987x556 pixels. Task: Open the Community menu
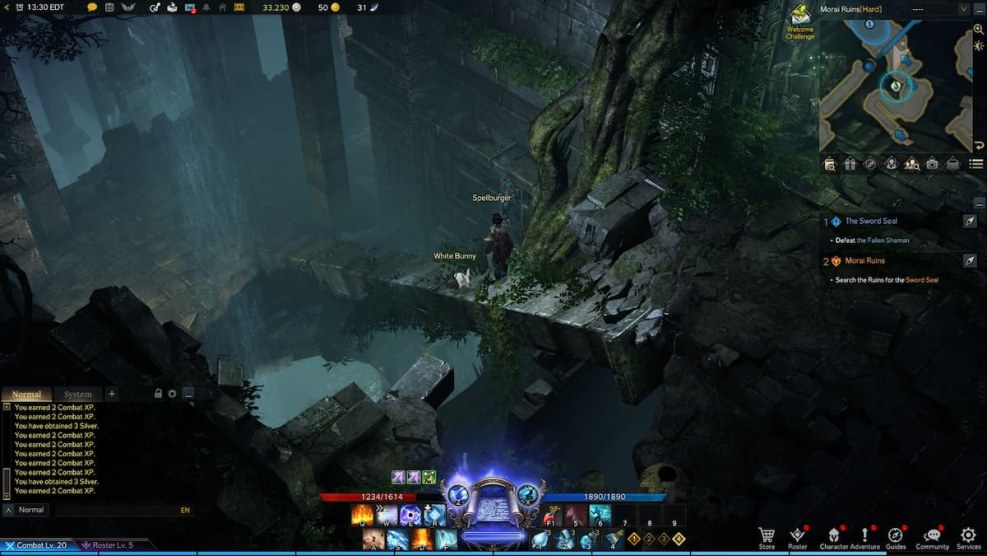pyautogui.click(x=932, y=536)
